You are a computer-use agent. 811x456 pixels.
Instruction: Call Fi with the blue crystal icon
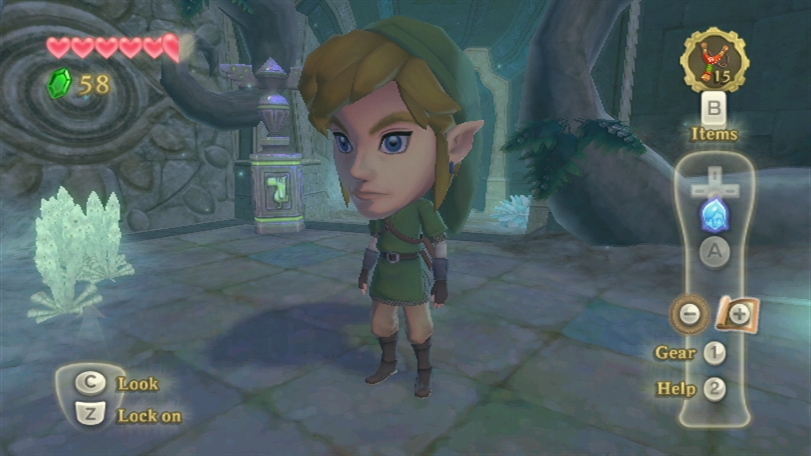(x=713, y=215)
